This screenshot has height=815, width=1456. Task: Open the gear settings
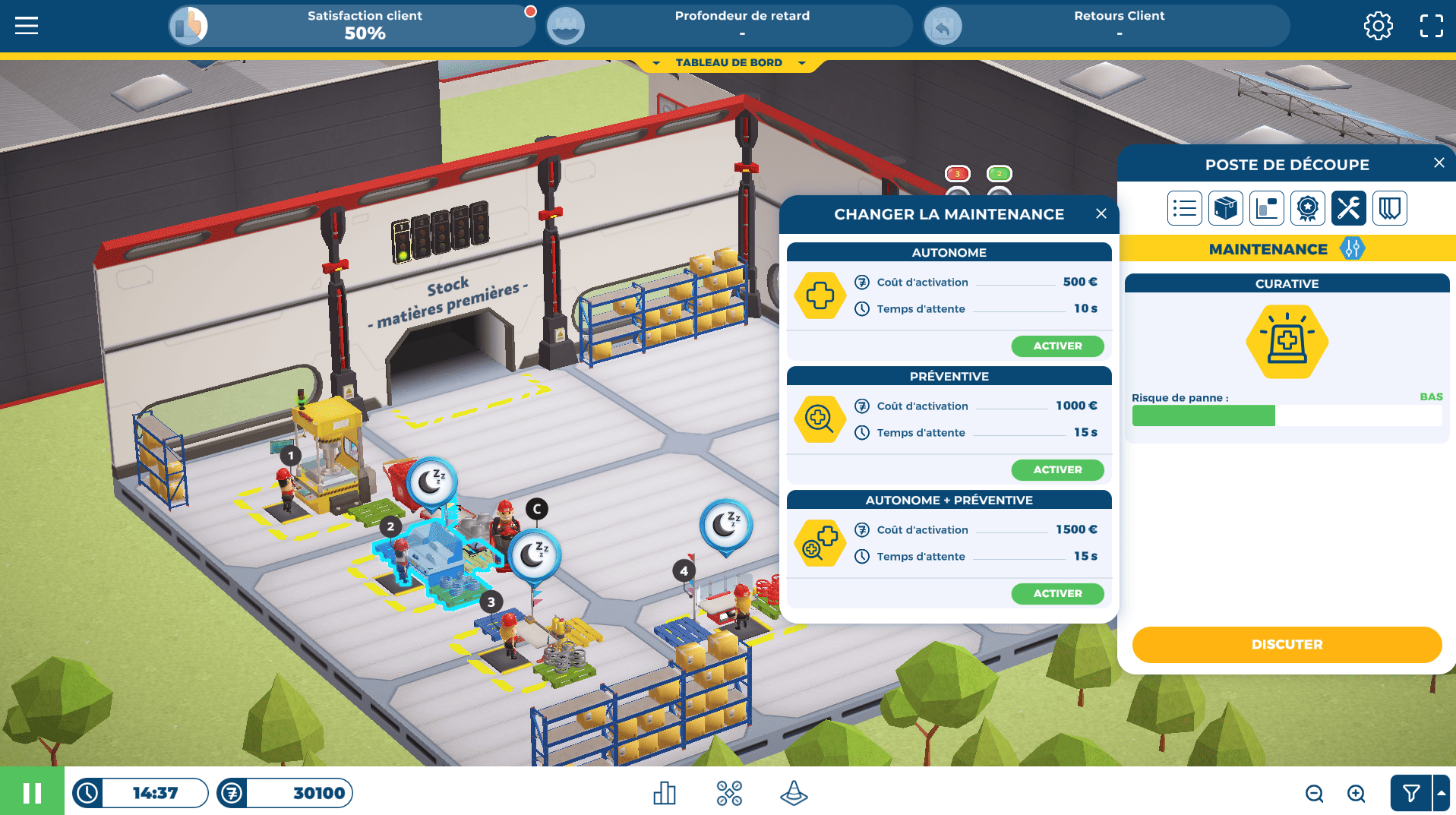point(1378,26)
